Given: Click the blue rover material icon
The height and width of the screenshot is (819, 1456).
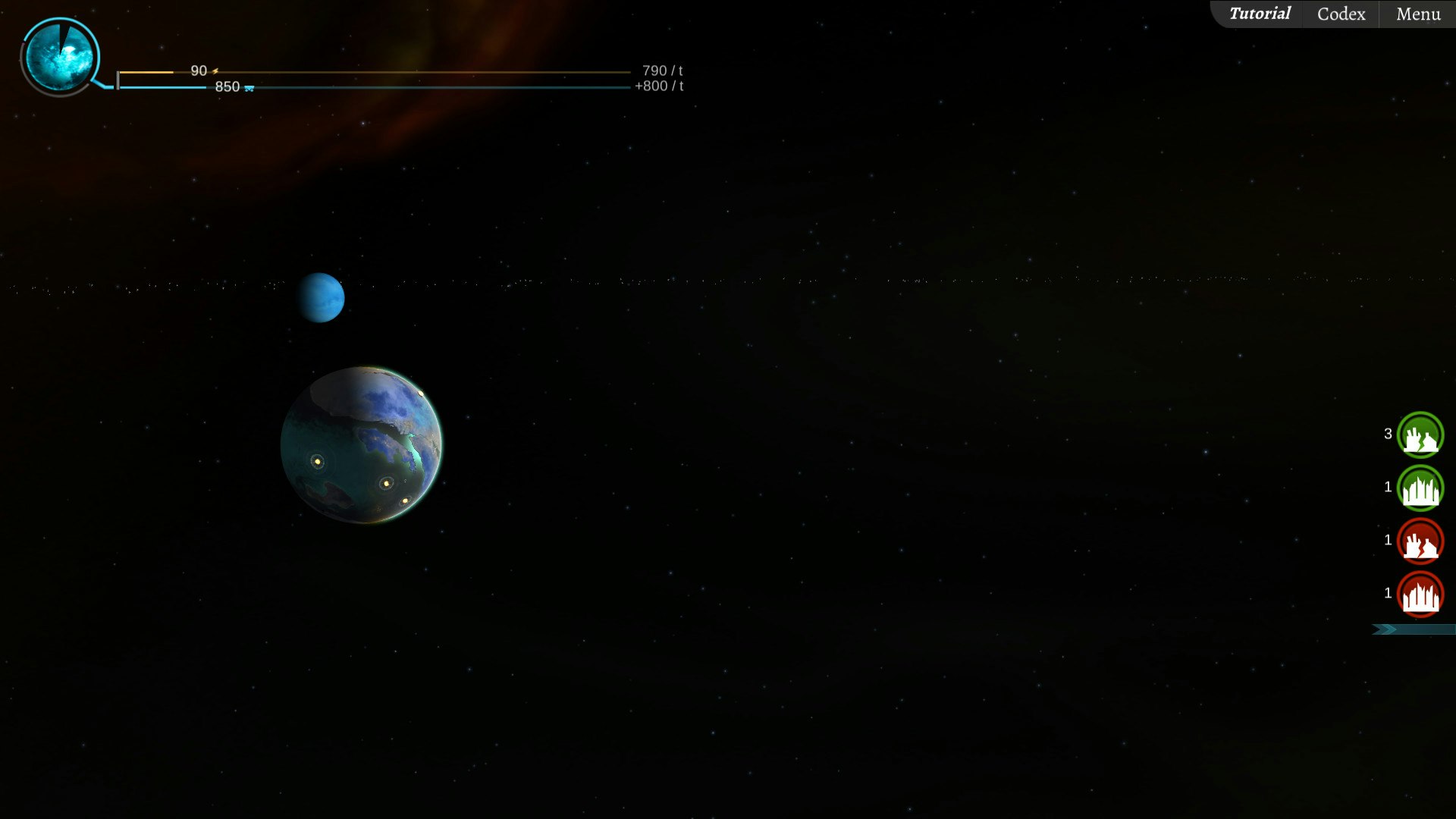Looking at the screenshot, I should point(248,88).
